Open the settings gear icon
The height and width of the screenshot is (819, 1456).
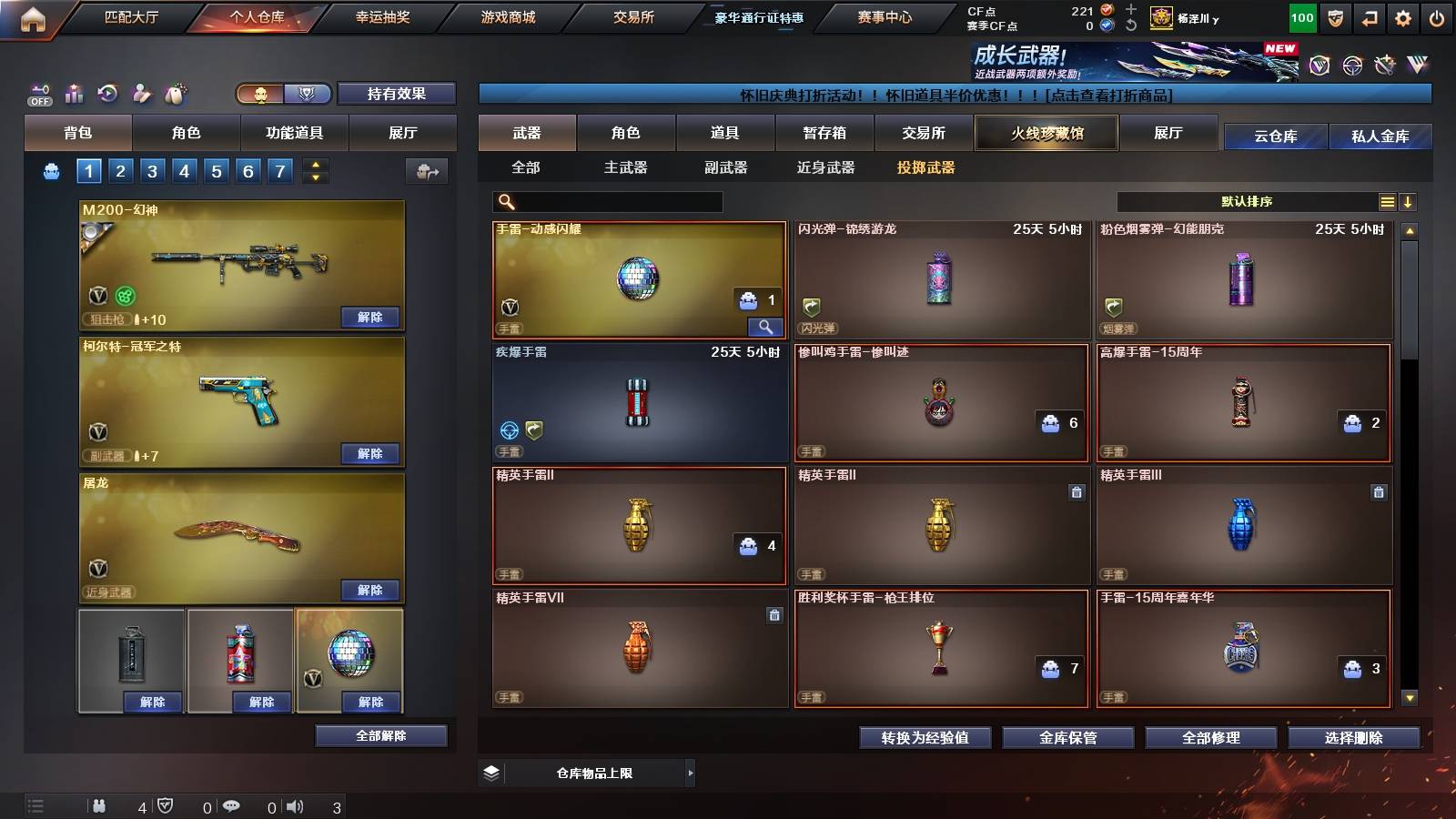1403,16
